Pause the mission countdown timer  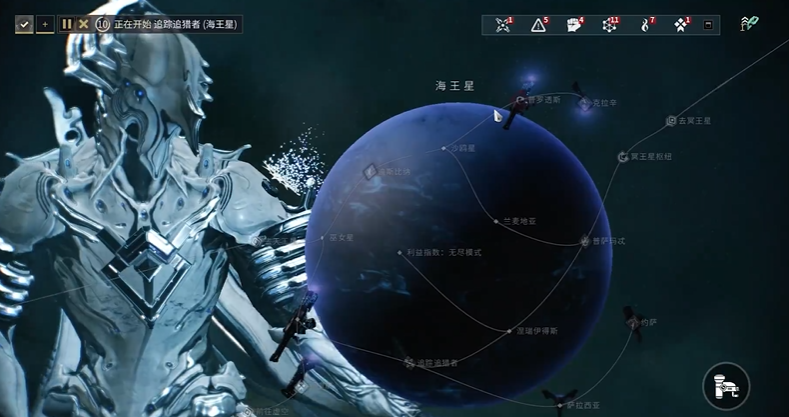pos(67,24)
